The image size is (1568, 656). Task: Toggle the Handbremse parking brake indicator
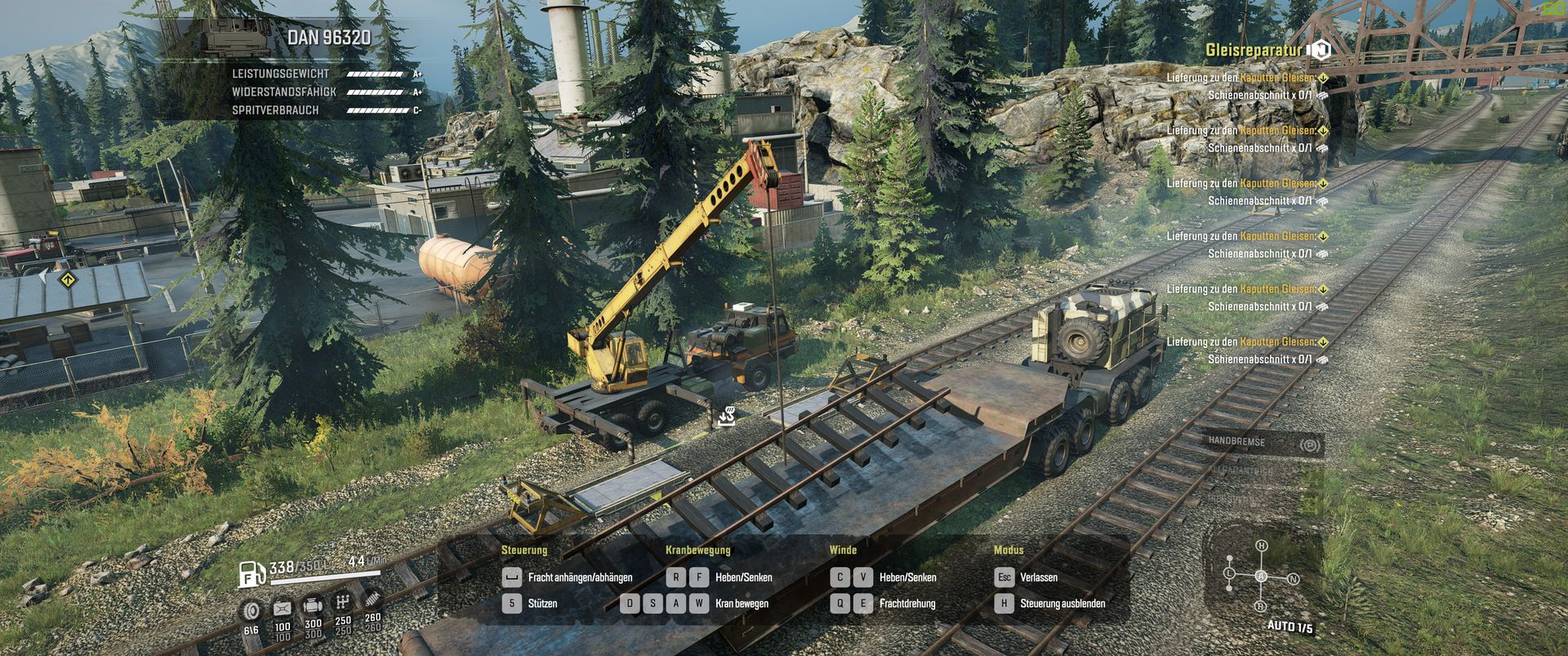[x=1310, y=445]
